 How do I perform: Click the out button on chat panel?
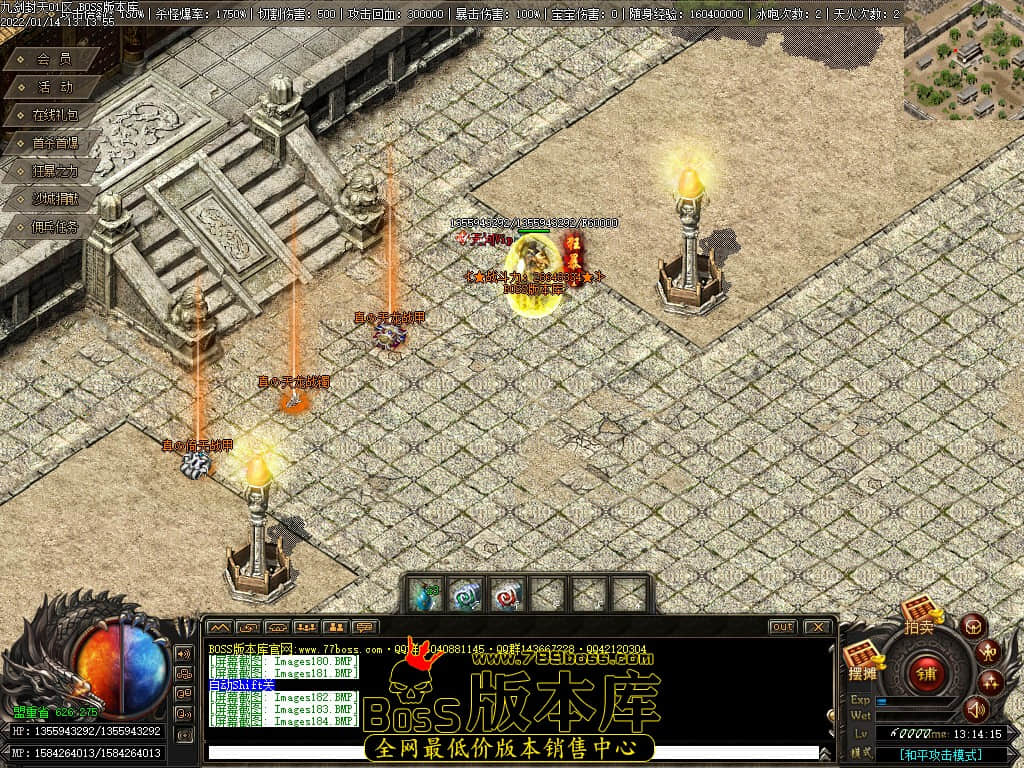pos(782,626)
